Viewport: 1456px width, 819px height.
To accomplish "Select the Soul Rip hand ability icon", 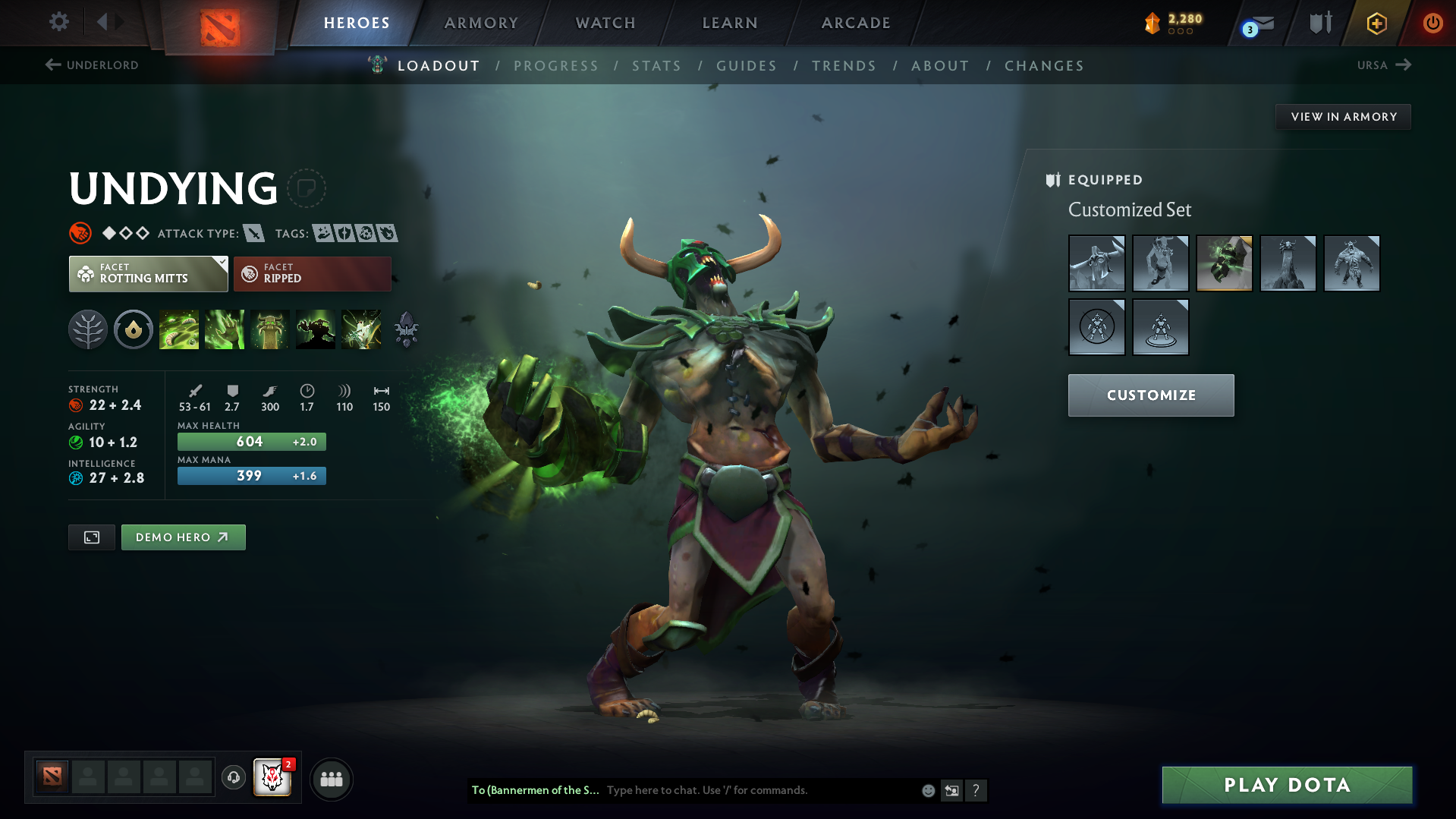I will tap(225, 329).
